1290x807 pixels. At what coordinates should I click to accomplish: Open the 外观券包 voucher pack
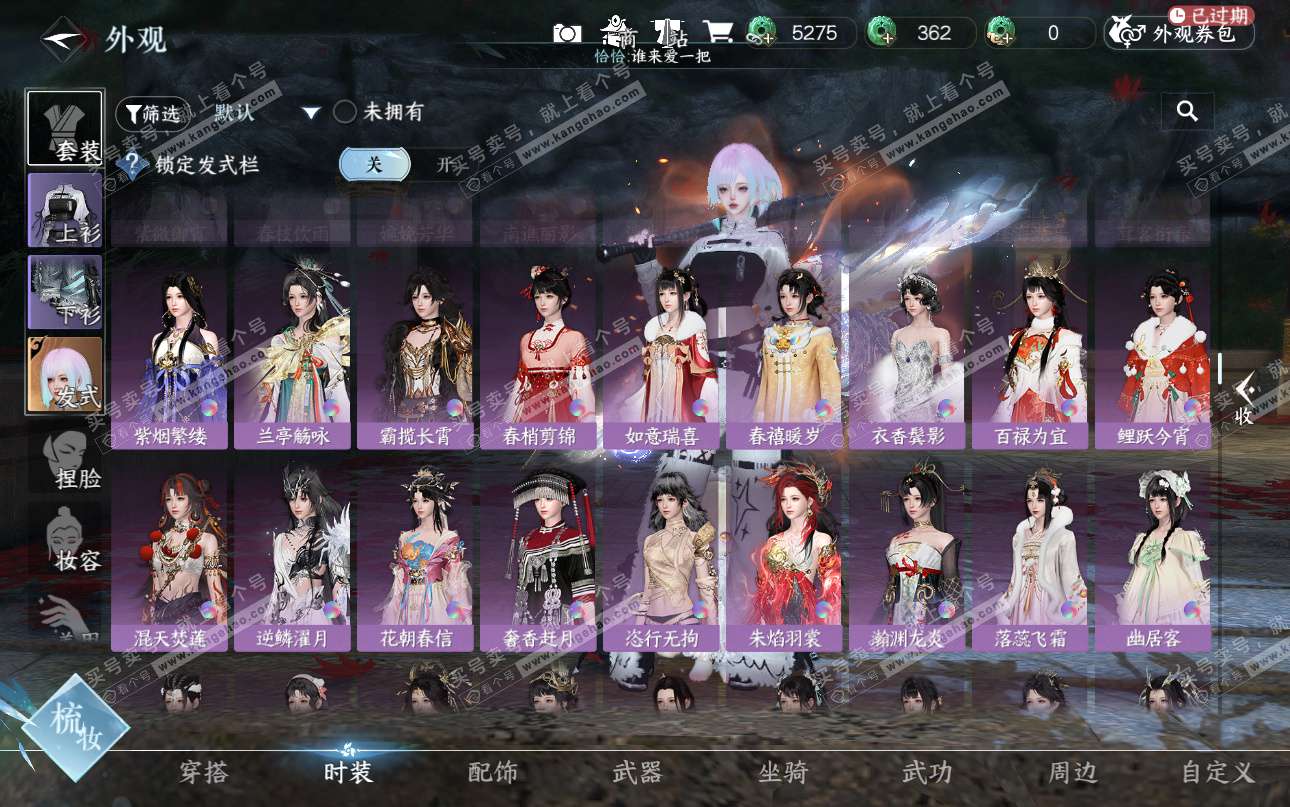coord(1180,34)
